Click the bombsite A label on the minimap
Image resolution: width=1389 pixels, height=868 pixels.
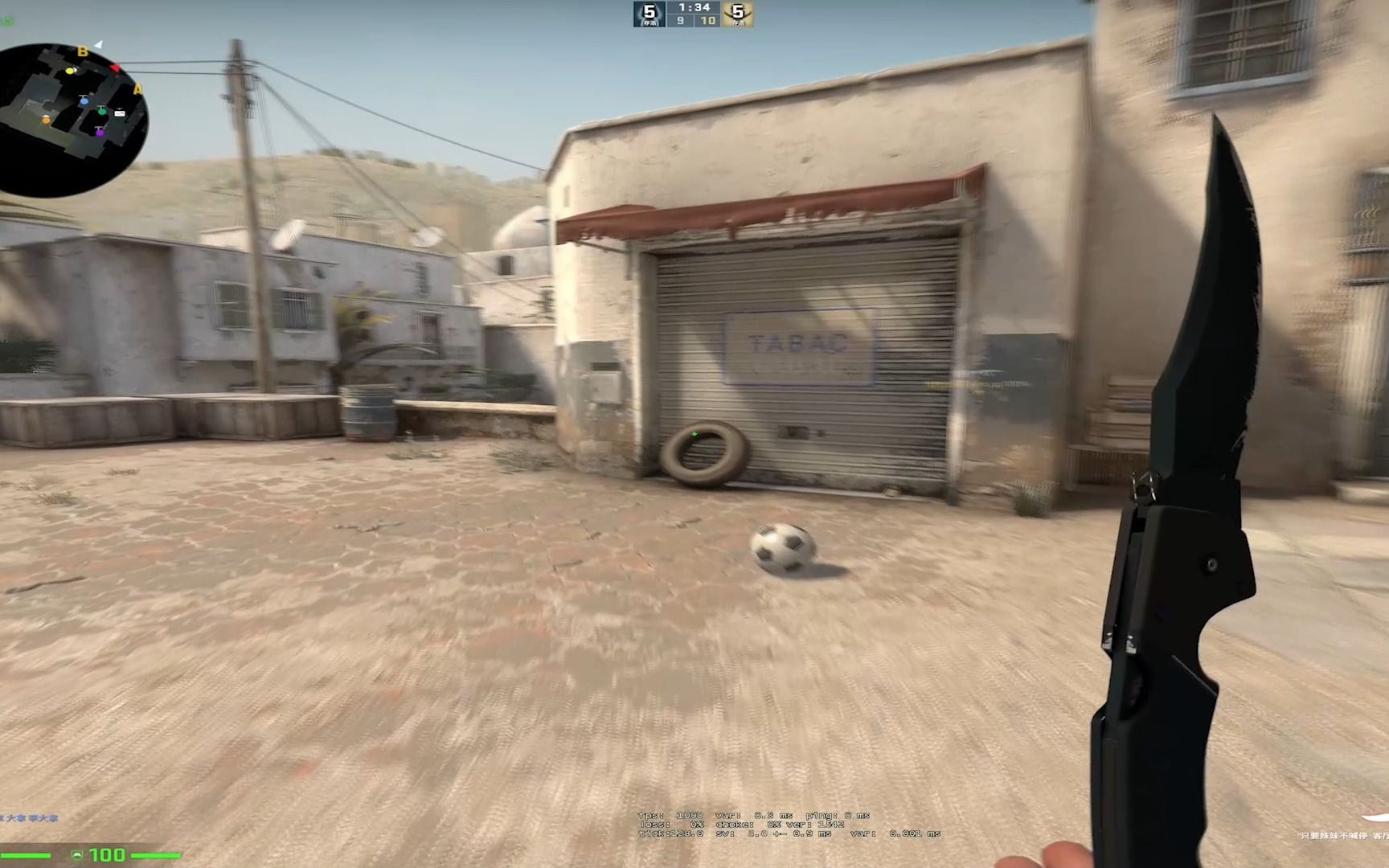tap(138, 88)
